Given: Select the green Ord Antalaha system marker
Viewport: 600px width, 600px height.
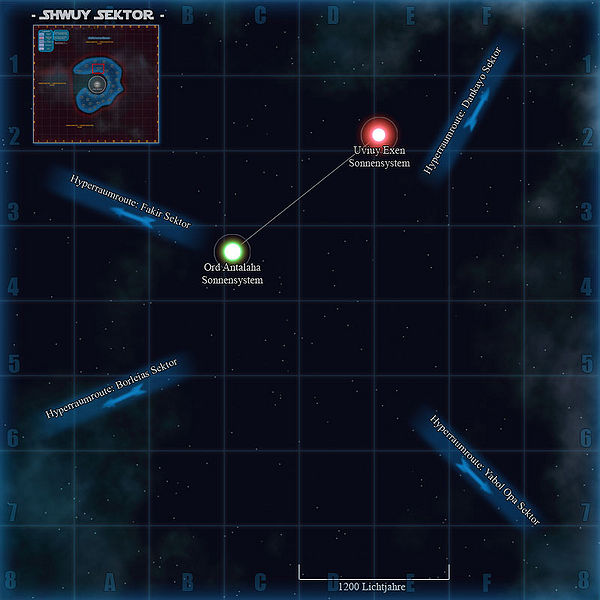Looking at the screenshot, I should (232, 250).
